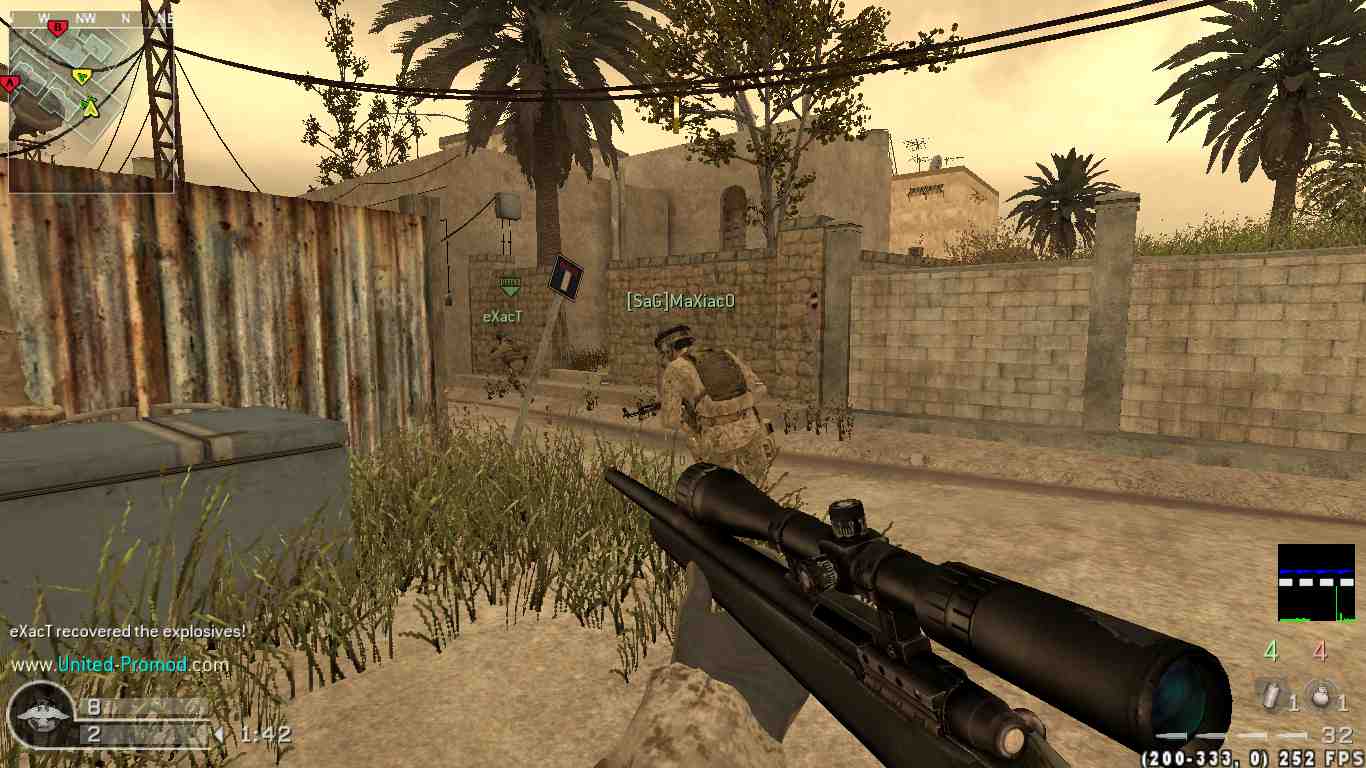Click the player arrow on the minimap
Screen dimensions: 1366x768
(91, 106)
